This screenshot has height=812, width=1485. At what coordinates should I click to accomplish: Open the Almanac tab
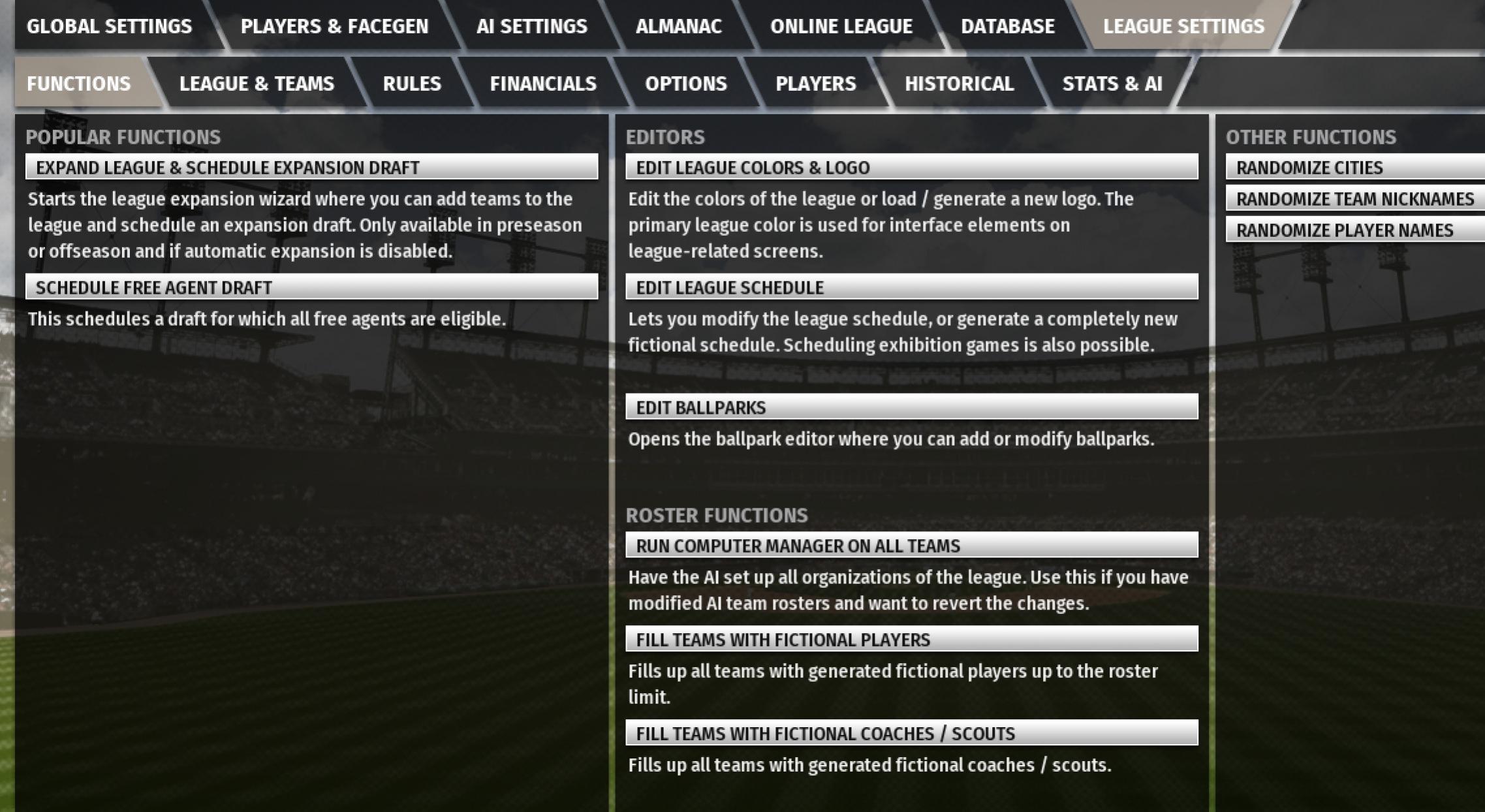click(x=678, y=26)
